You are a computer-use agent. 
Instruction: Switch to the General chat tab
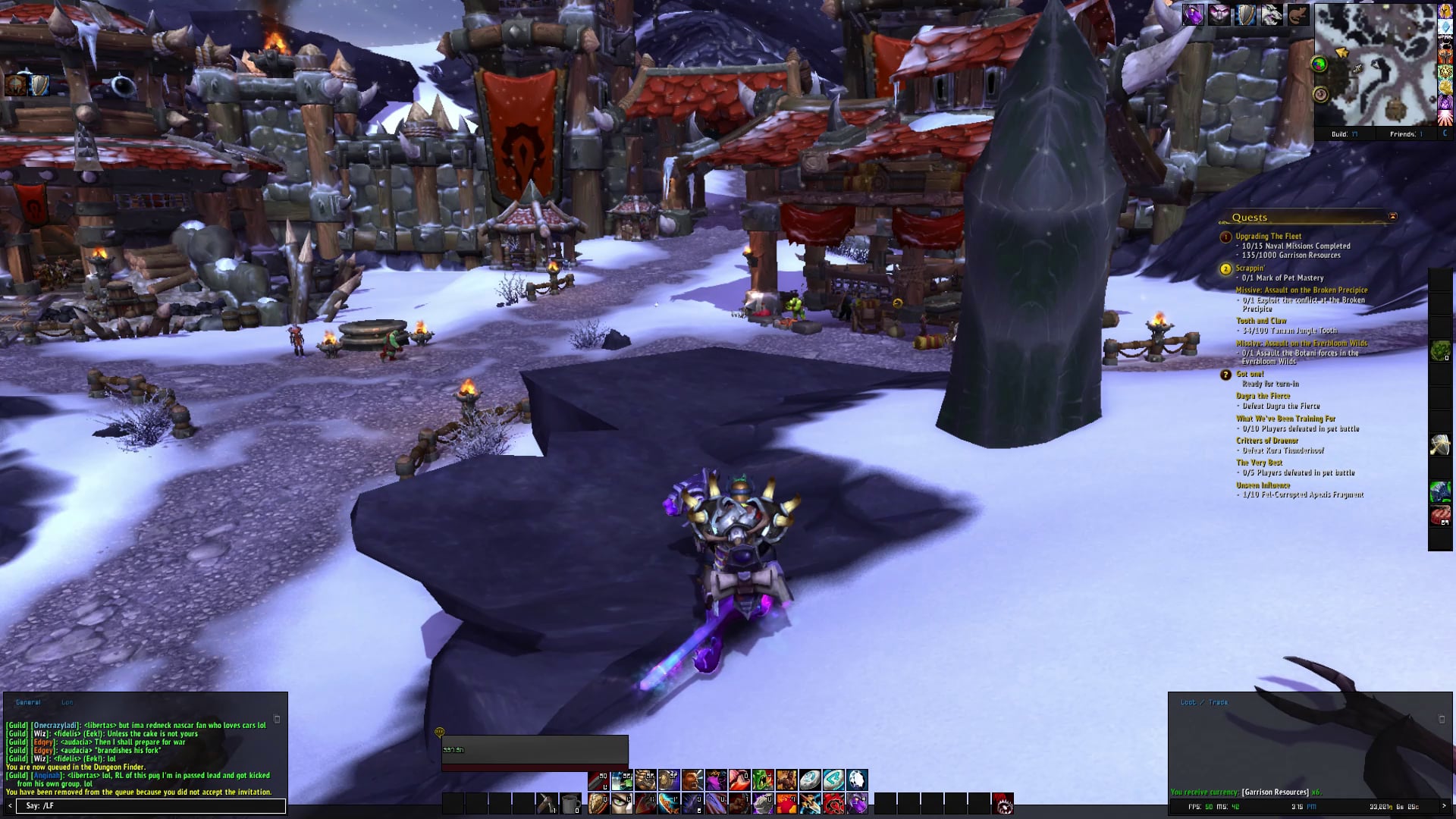pos(28,702)
